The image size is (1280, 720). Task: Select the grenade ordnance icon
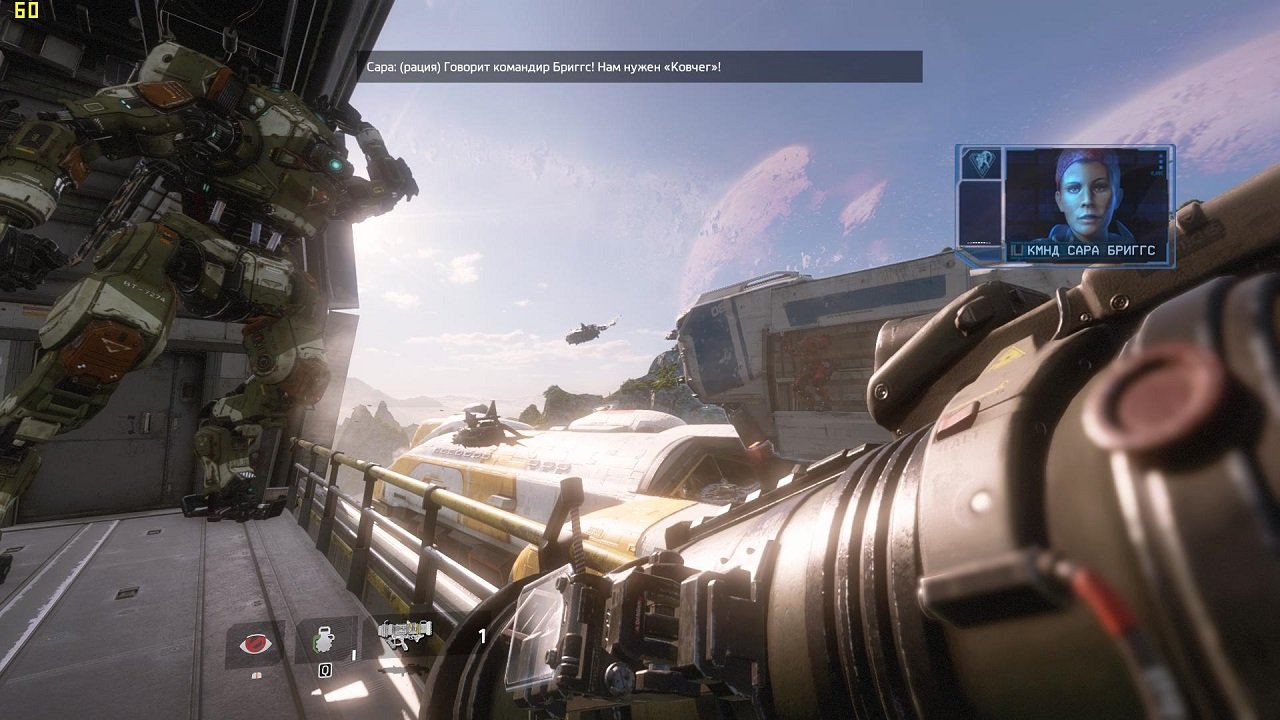click(325, 640)
